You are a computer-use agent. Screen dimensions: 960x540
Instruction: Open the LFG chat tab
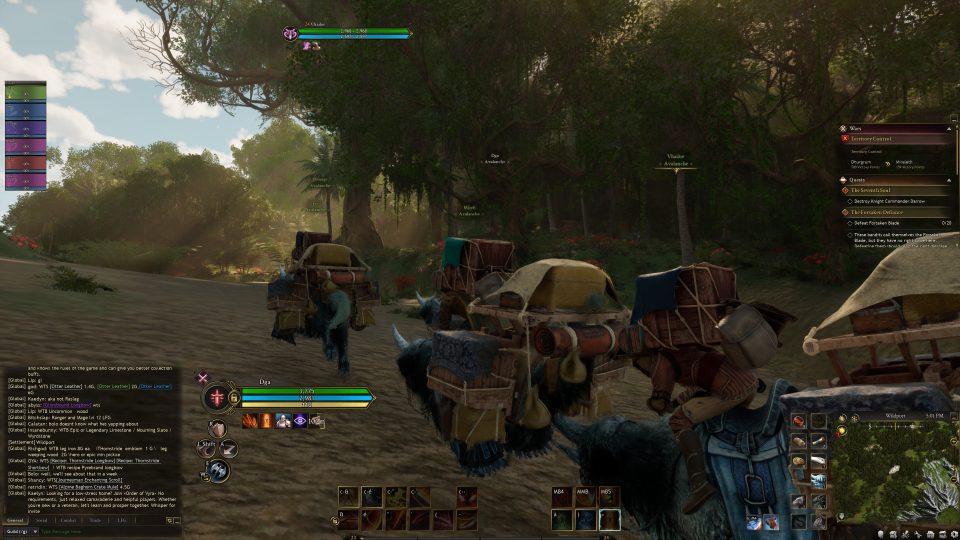[x=121, y=520]
